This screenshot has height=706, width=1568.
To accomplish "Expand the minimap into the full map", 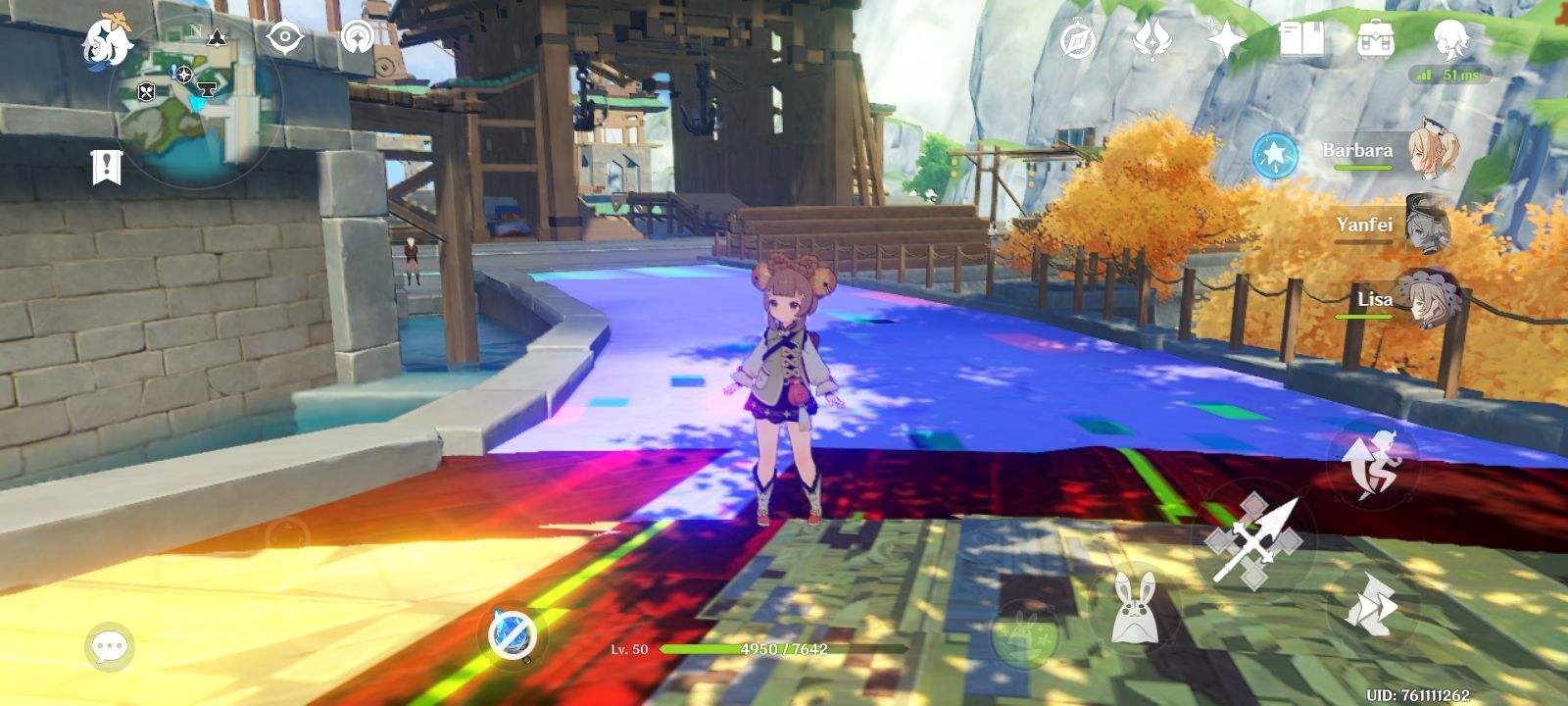I will (x=196, y=98).
